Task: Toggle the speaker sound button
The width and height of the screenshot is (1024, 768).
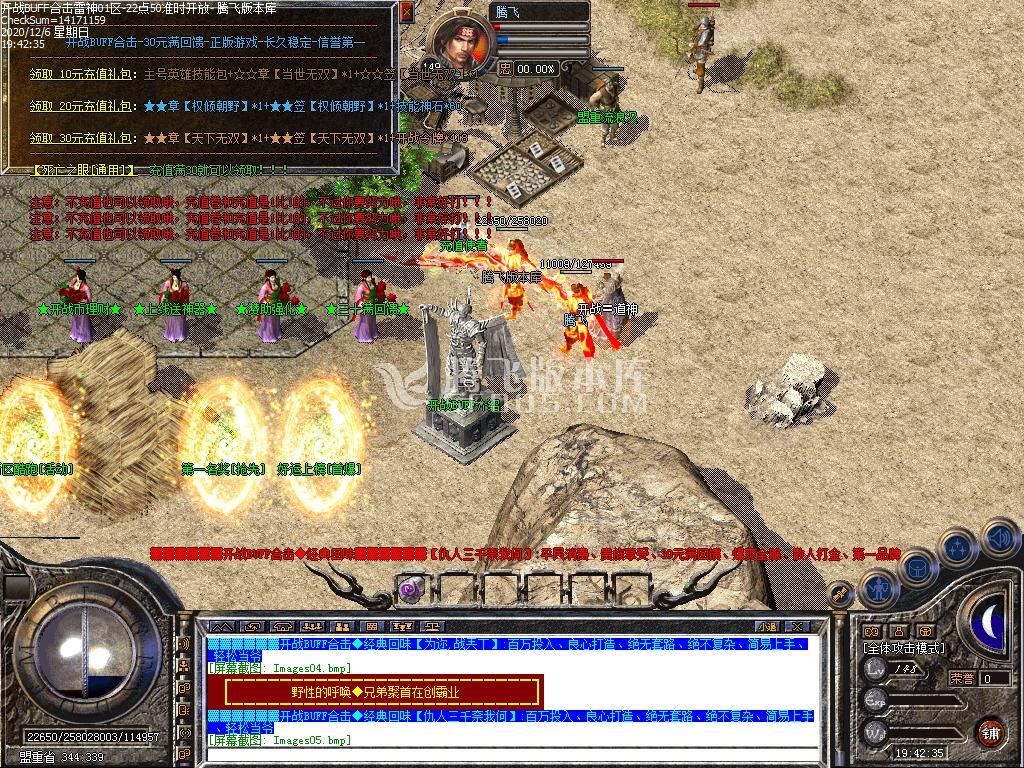Action: (1000, 538)
